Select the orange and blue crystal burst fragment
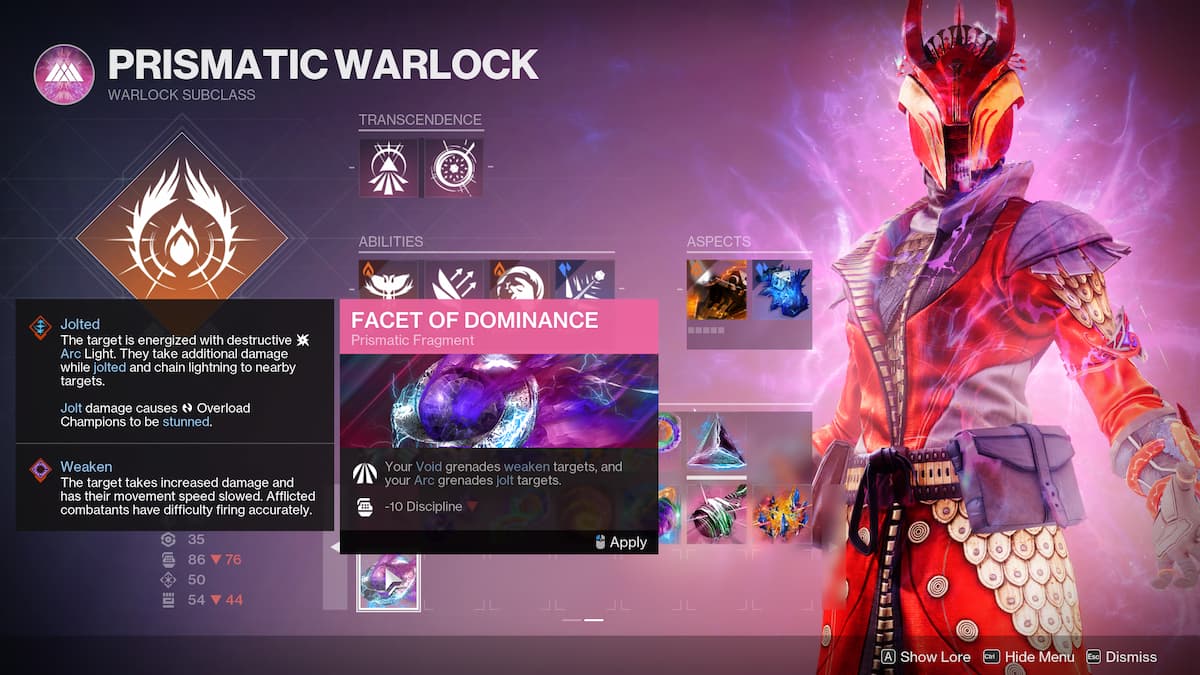Viewport: 1200px width, 675px height. [x=781, y=514]
